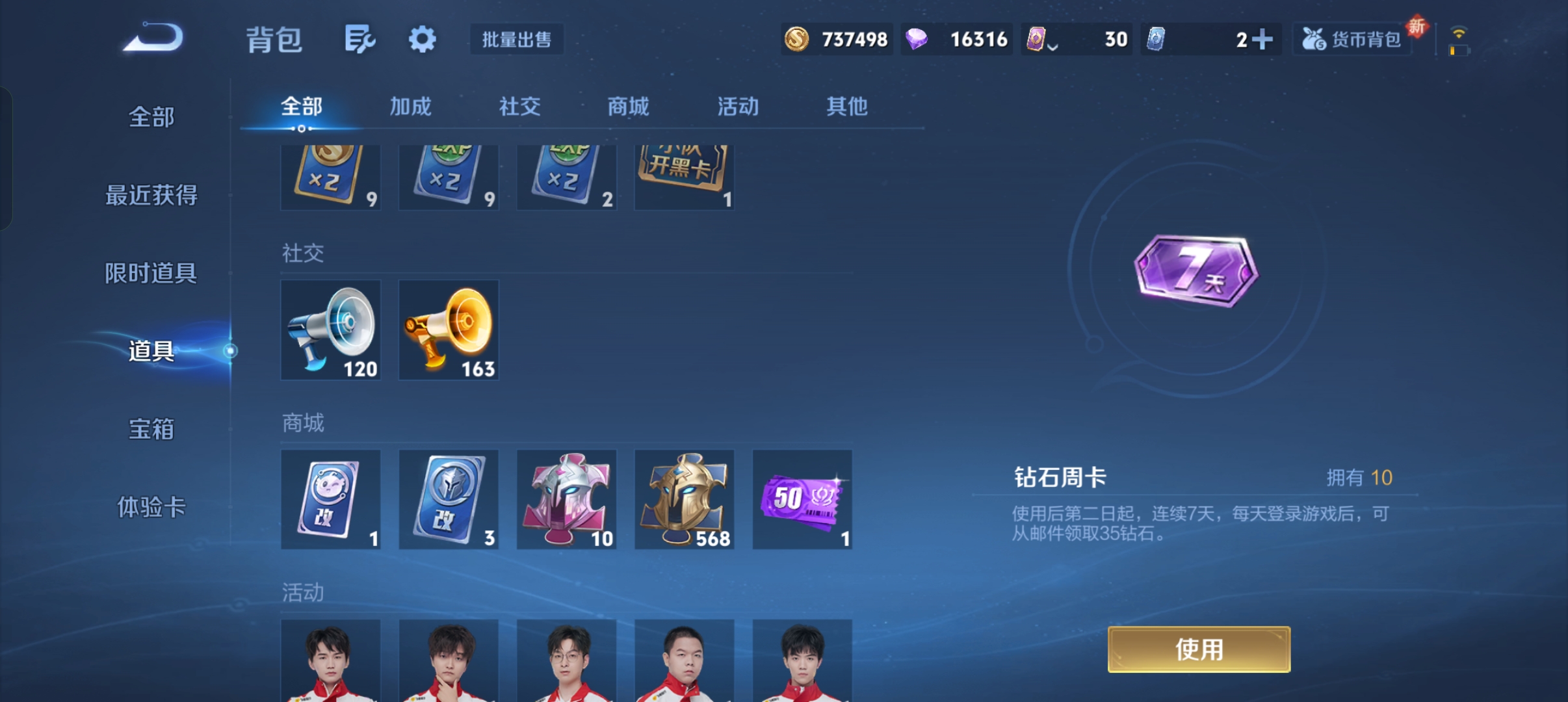
Task: Open the batch edit icon beside 背包
Action: (x=361, y=39)
